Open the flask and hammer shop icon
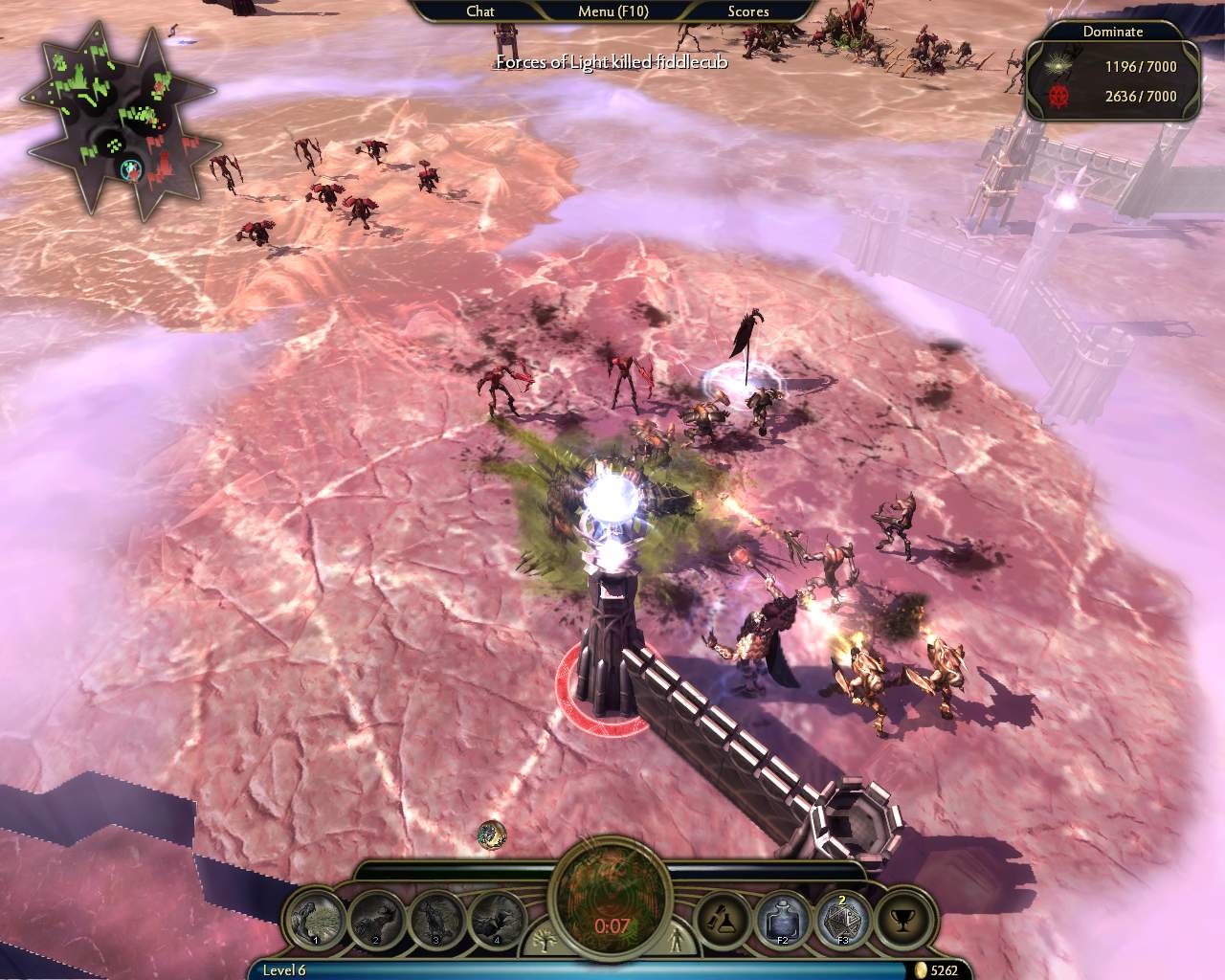Viewport: 1225px width, 980px height. 721,920
